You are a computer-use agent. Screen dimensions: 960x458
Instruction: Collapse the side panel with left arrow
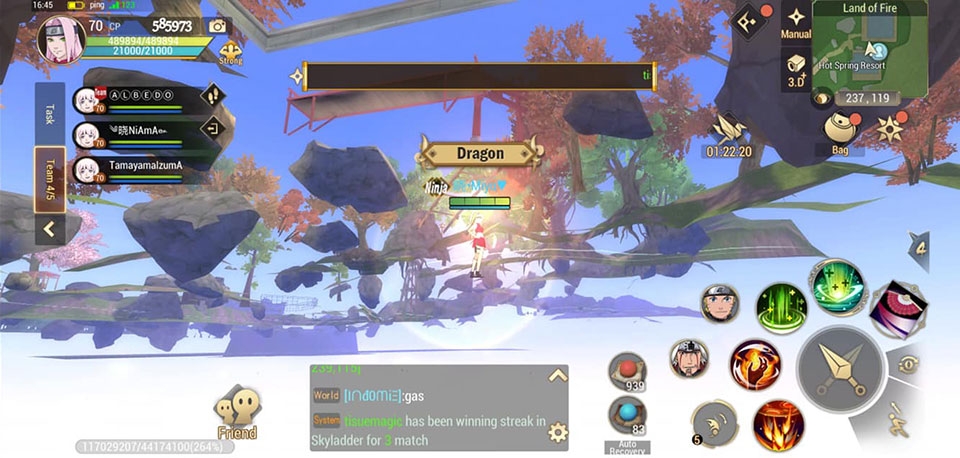[49, 230]
